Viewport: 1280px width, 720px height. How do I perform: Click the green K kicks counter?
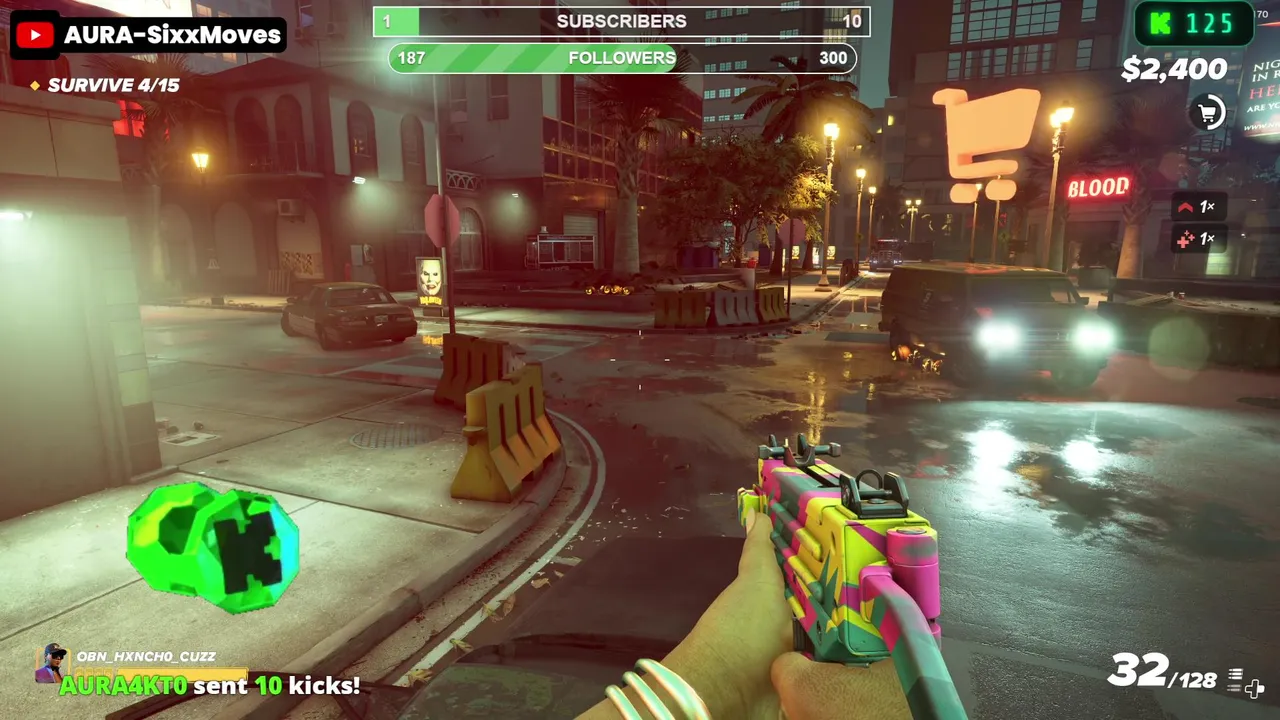coord(1193,23)
